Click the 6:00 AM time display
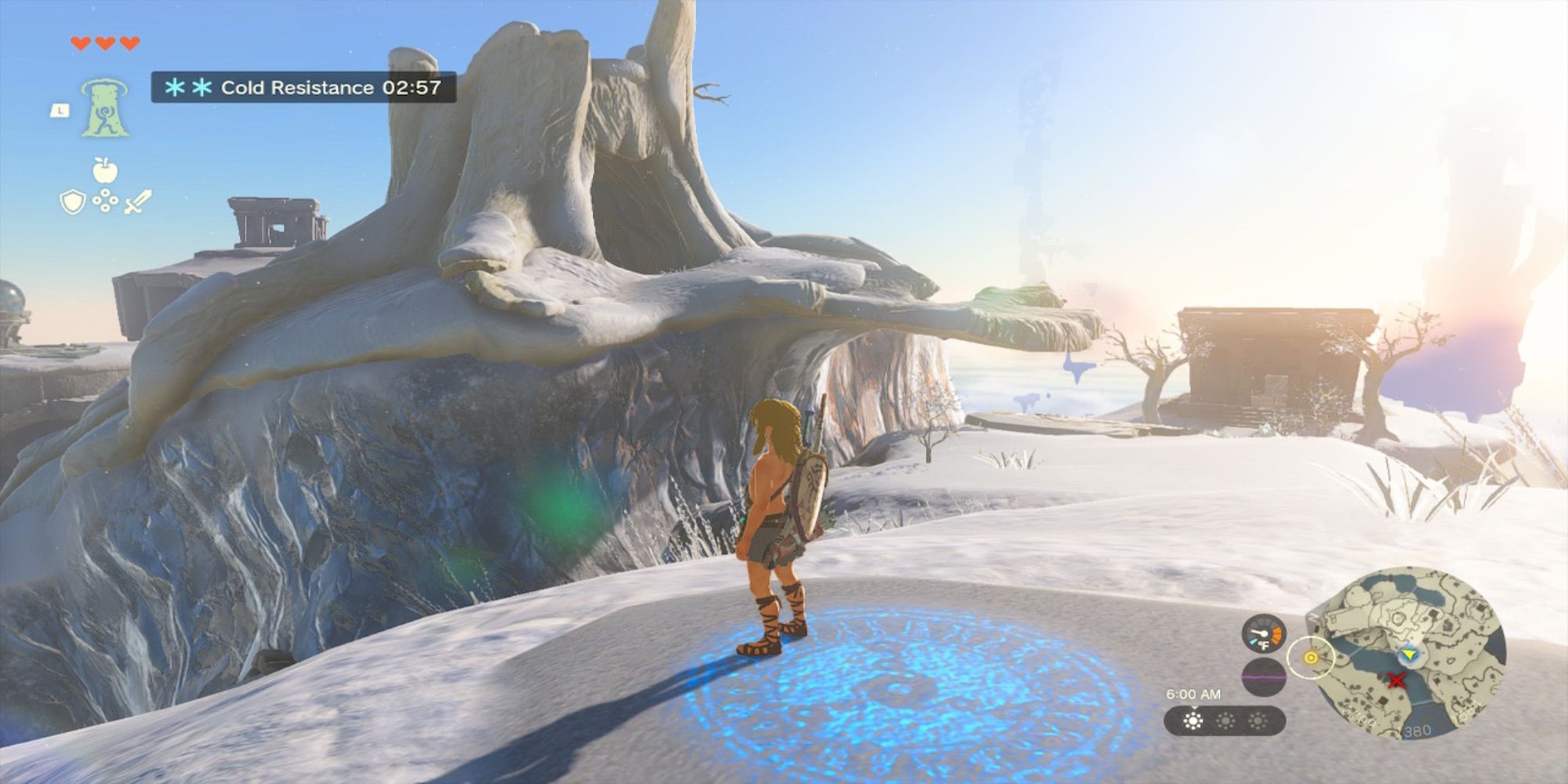The width and height of the screenshot is (1568, 784). [1195, 694]
